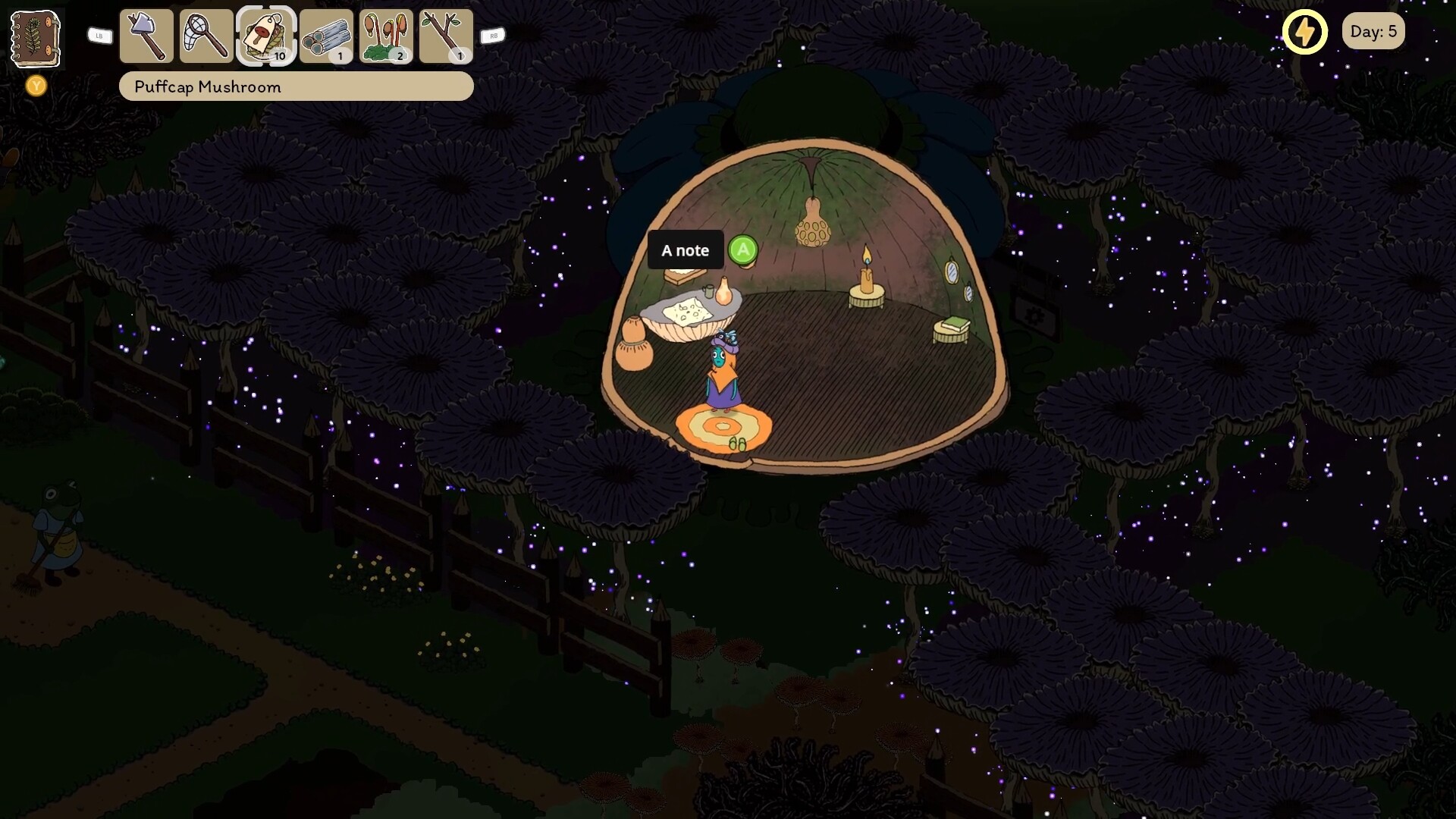Select the Puffcap Mushroom slot

click(x=265, y=36)
